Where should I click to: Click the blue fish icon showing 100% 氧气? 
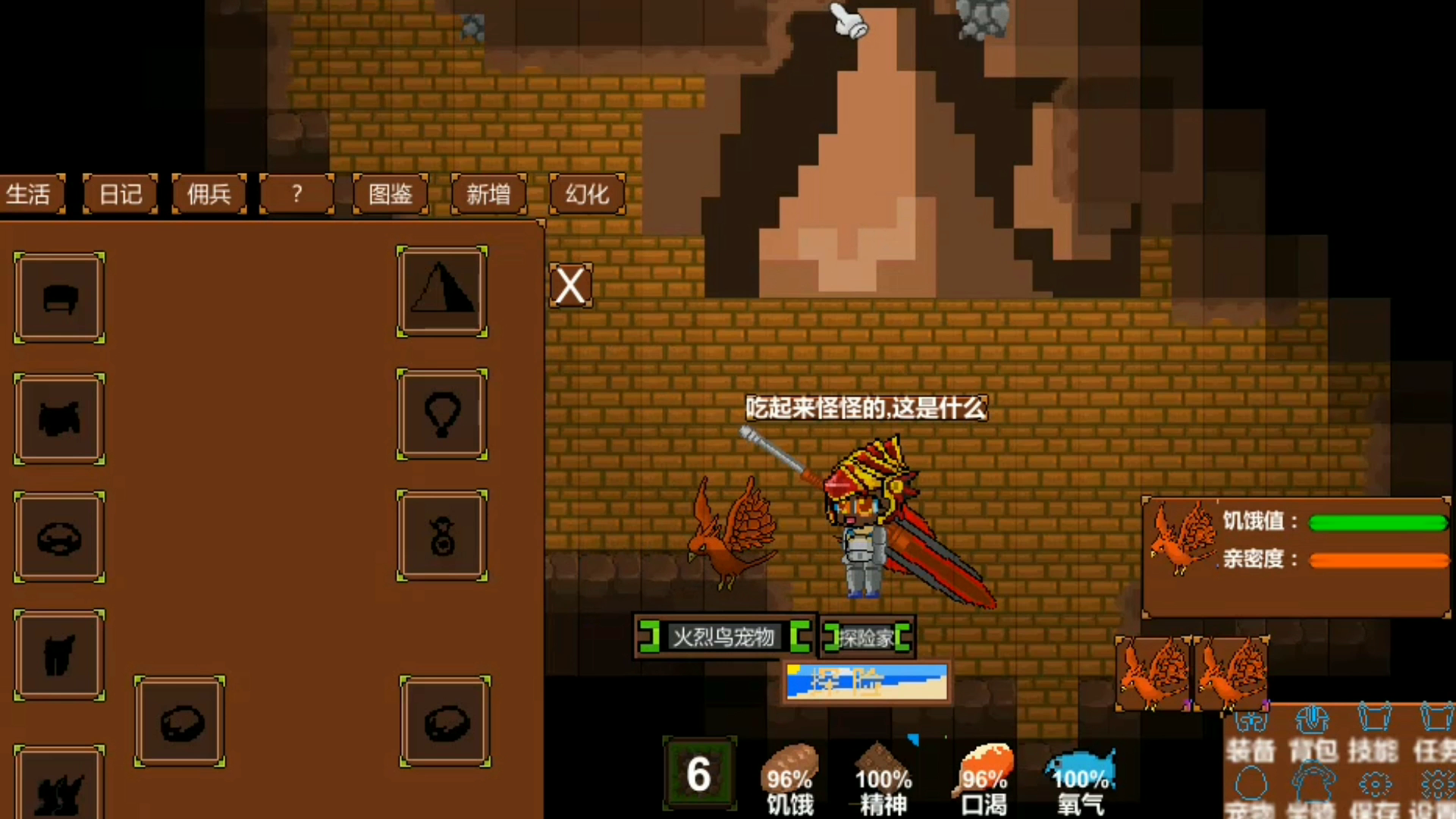pos(1081,766)
